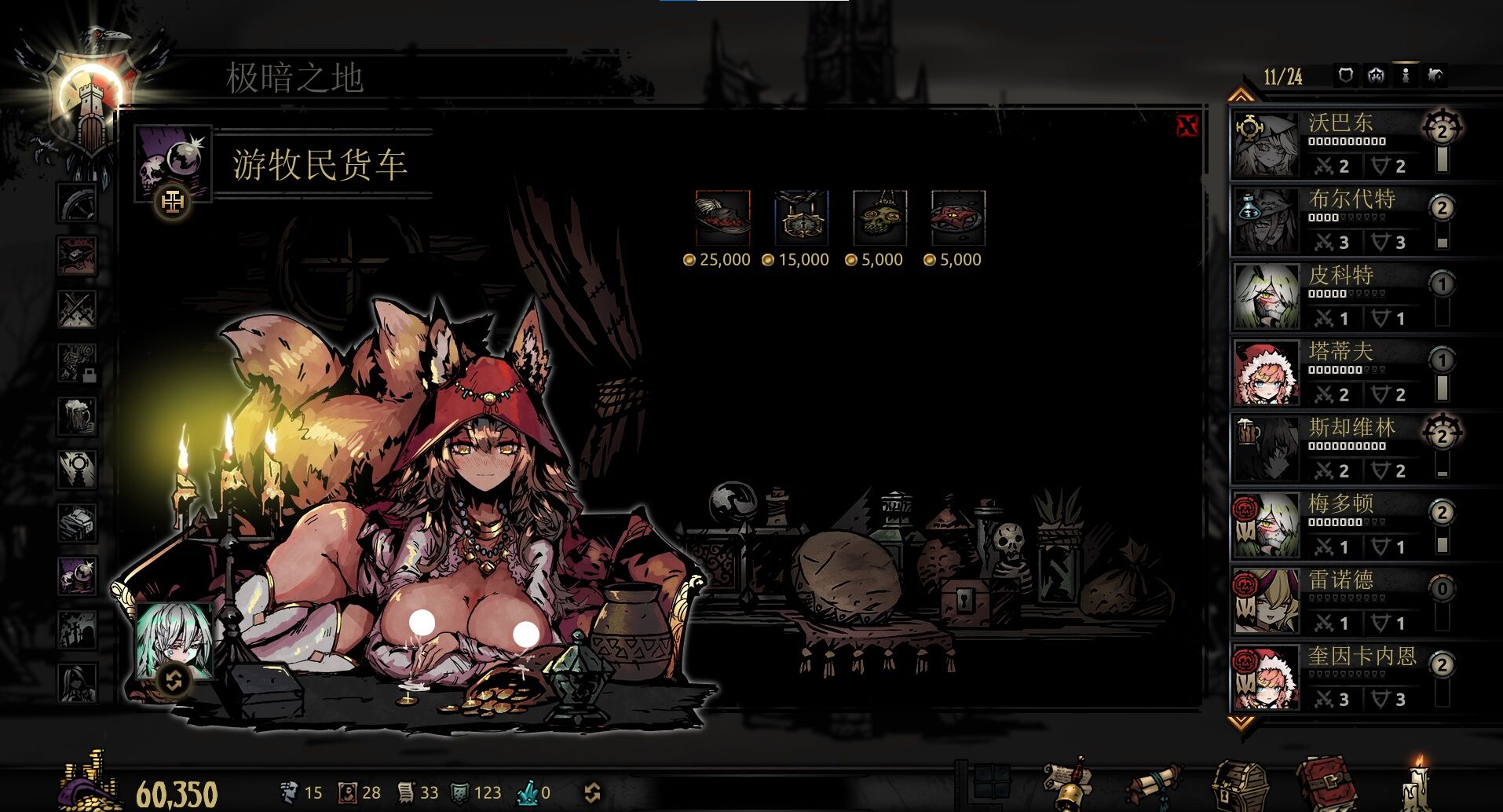
Task: Open the treasure chest inventory
Action: coord(1239,785)
